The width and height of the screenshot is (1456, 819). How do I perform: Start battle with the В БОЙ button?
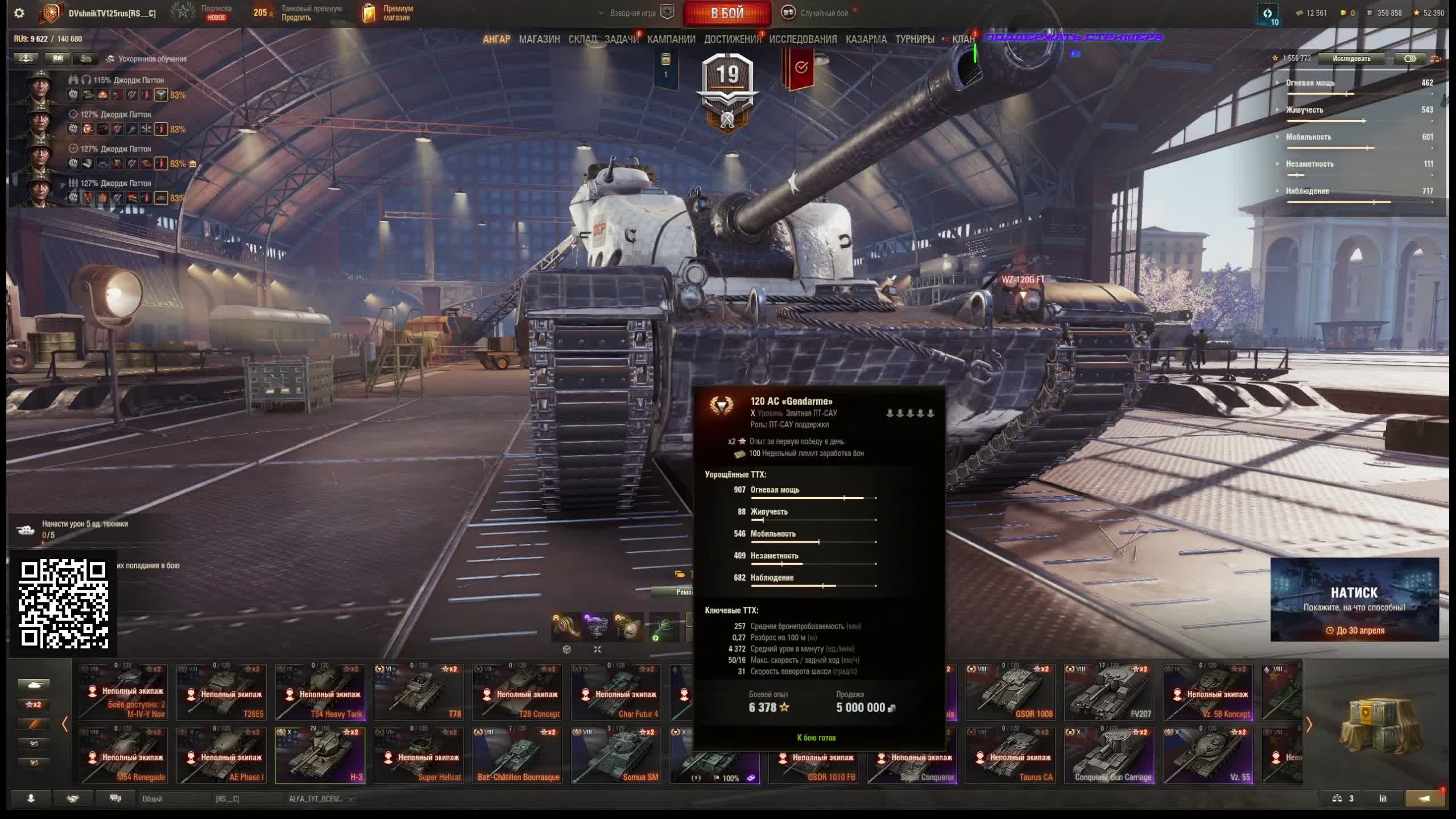pyautogui.click(x=727, y=13)
